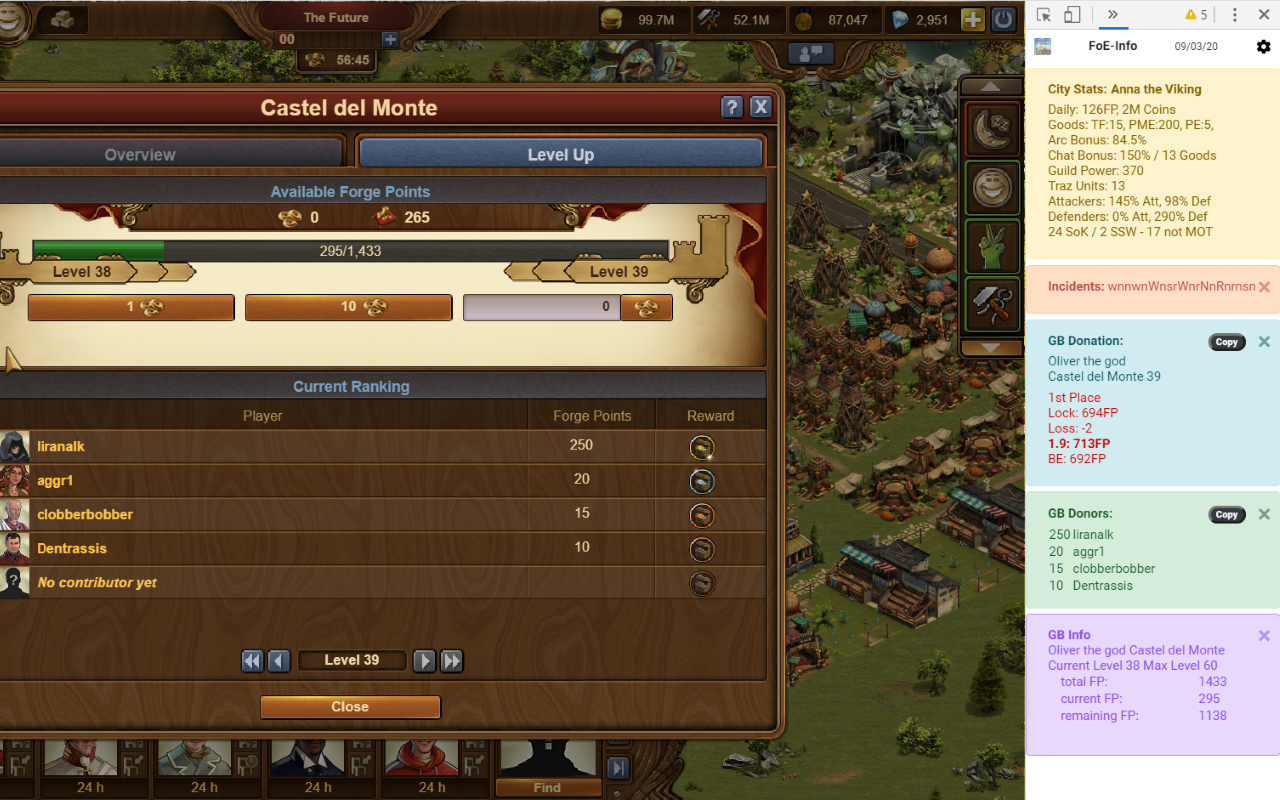Donate 1 Forge Point
This screenshot has height=800, width=1280.
[131, 308]
